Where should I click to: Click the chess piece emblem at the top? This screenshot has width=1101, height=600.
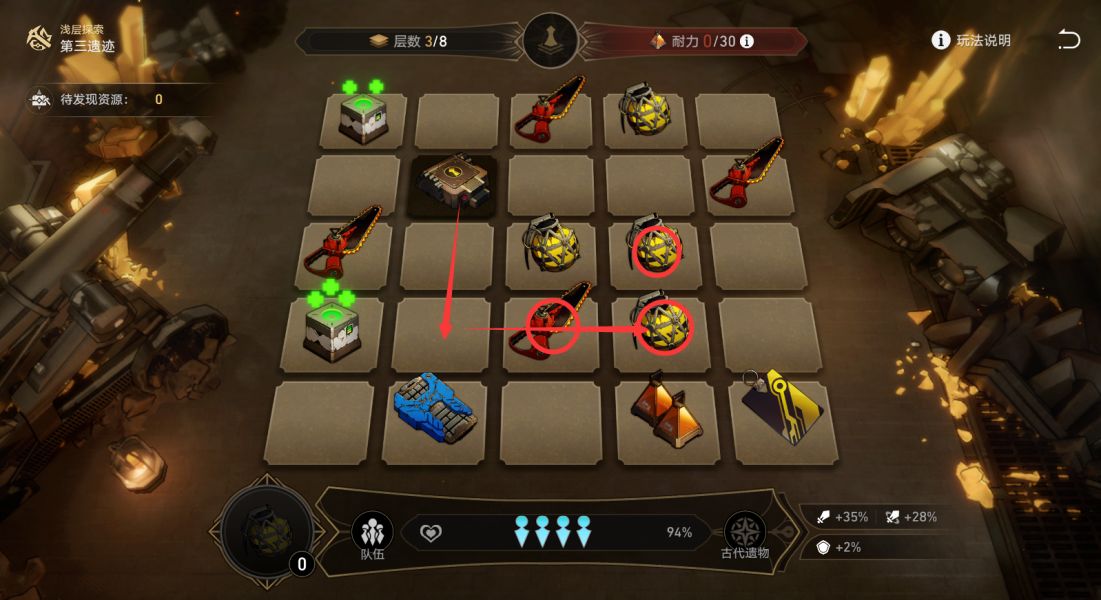coord(551,41)
